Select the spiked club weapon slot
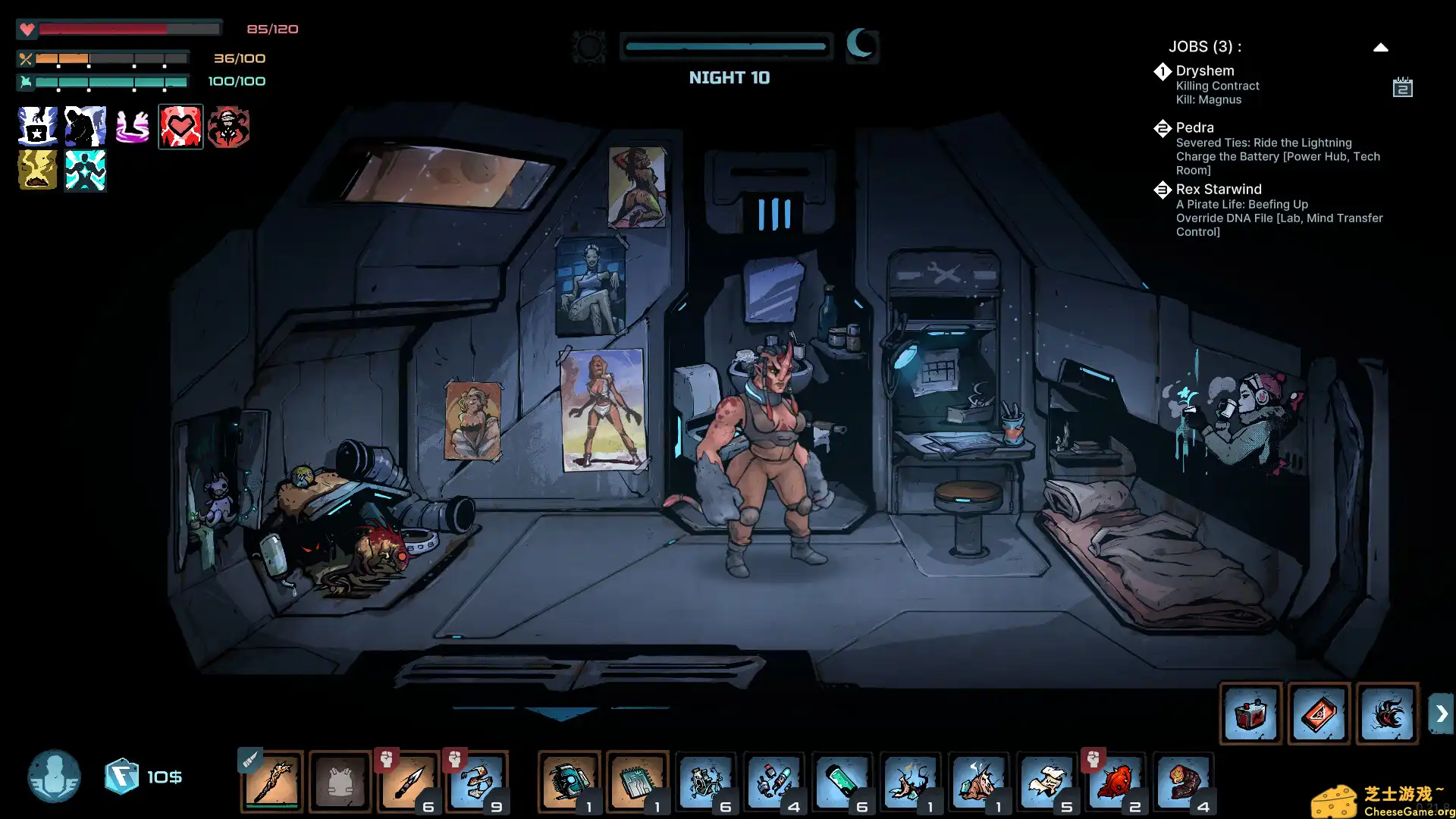Image resolution: width=1456 pixels, height=819 pixels. point(272,781)
